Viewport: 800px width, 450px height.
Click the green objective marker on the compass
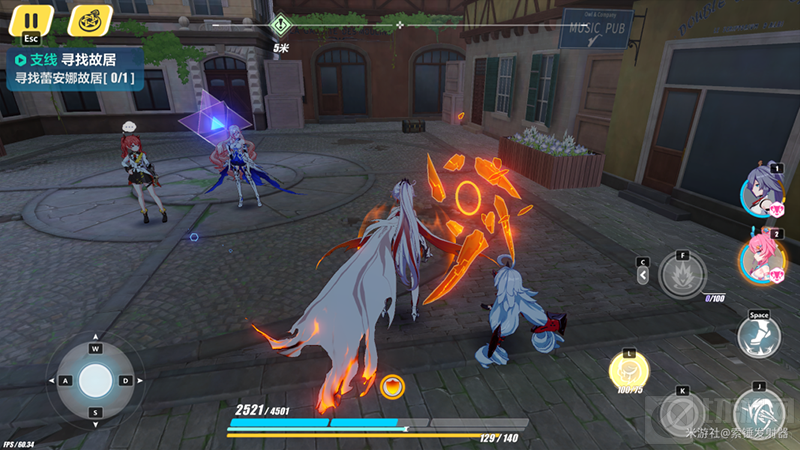pos(282,23)
